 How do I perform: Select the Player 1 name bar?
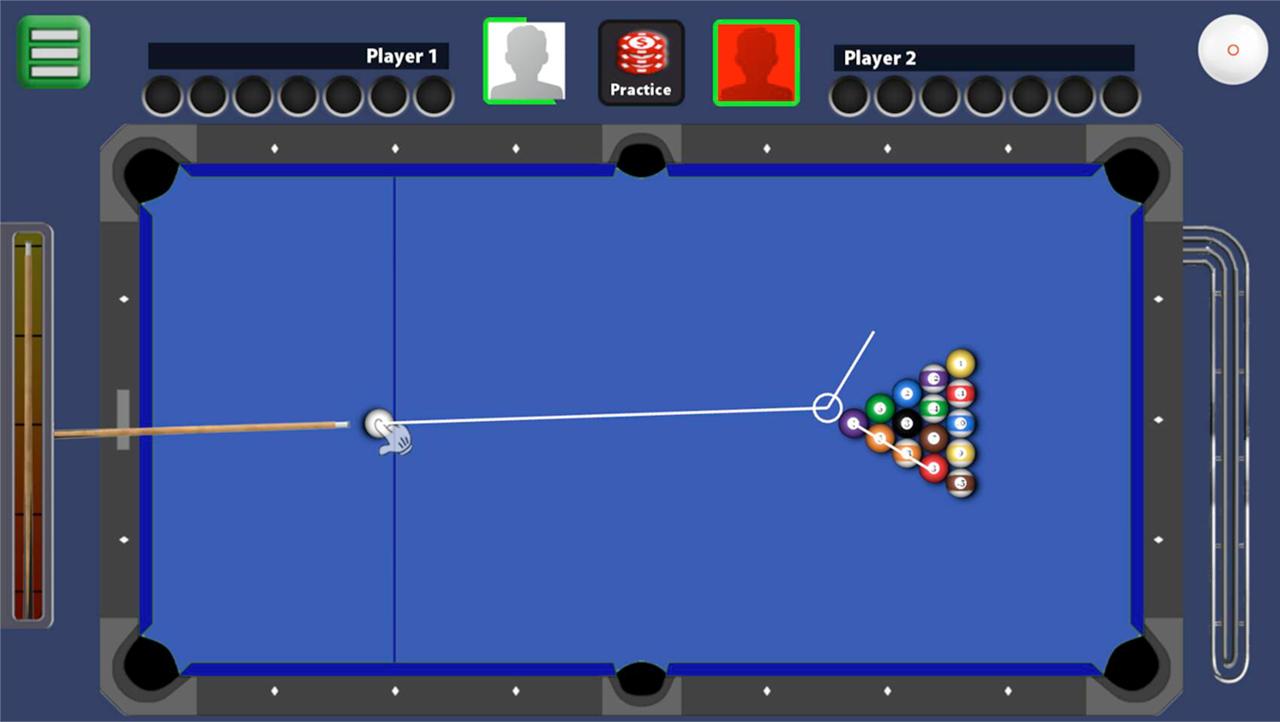tap(300, 57)
